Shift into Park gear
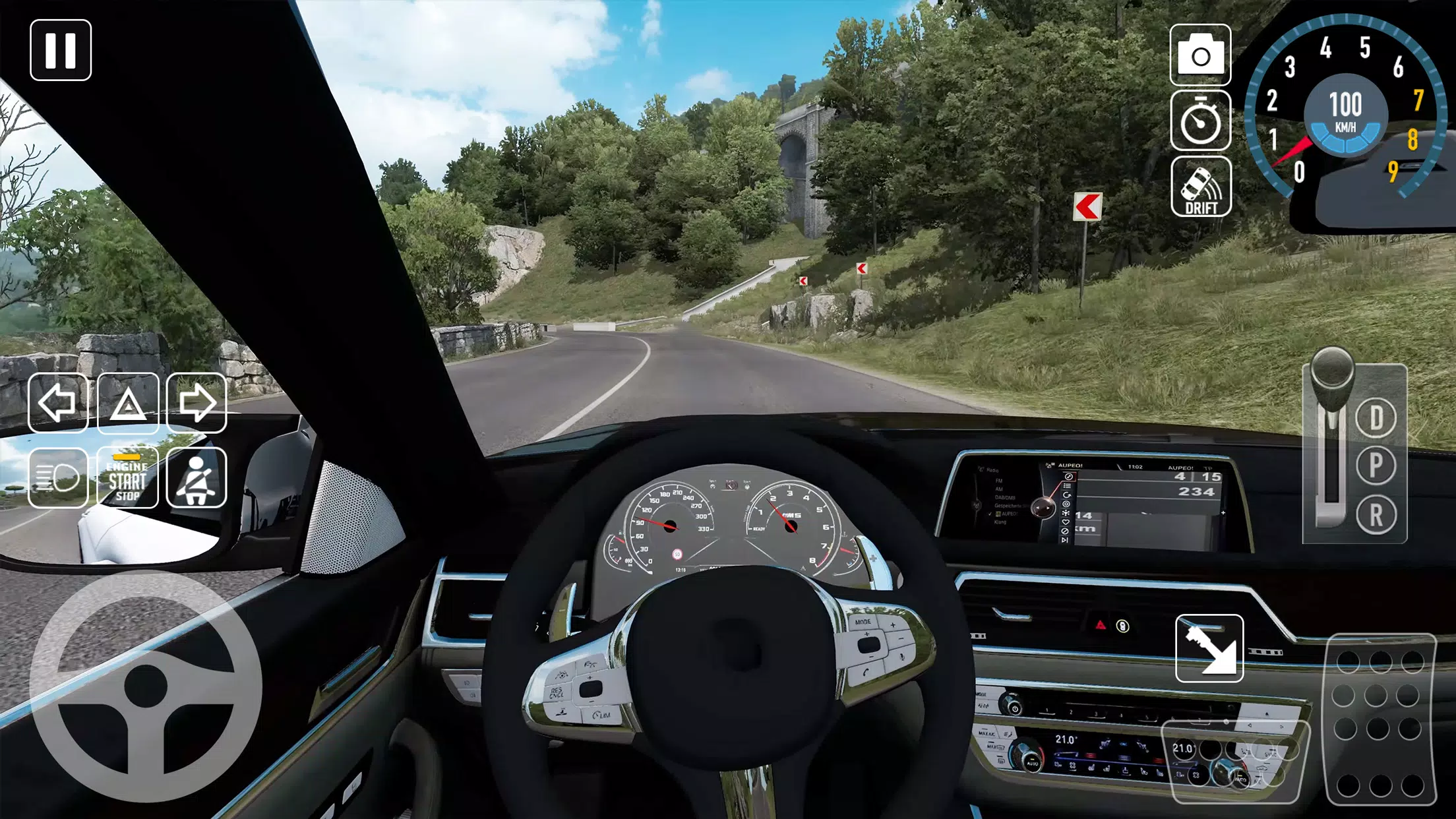 coord(1376,466)
